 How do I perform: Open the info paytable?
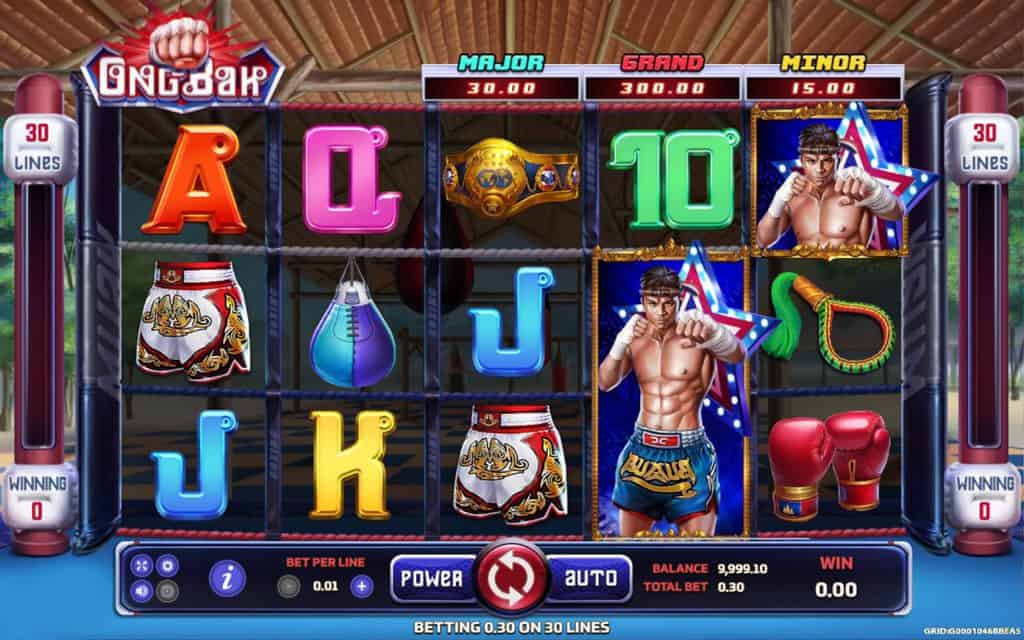229,578
